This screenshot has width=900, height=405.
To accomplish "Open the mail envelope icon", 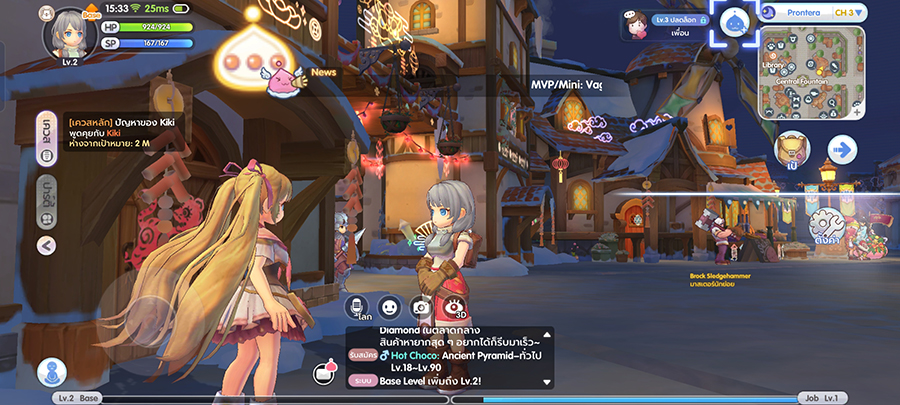I will tap(324, 374).
